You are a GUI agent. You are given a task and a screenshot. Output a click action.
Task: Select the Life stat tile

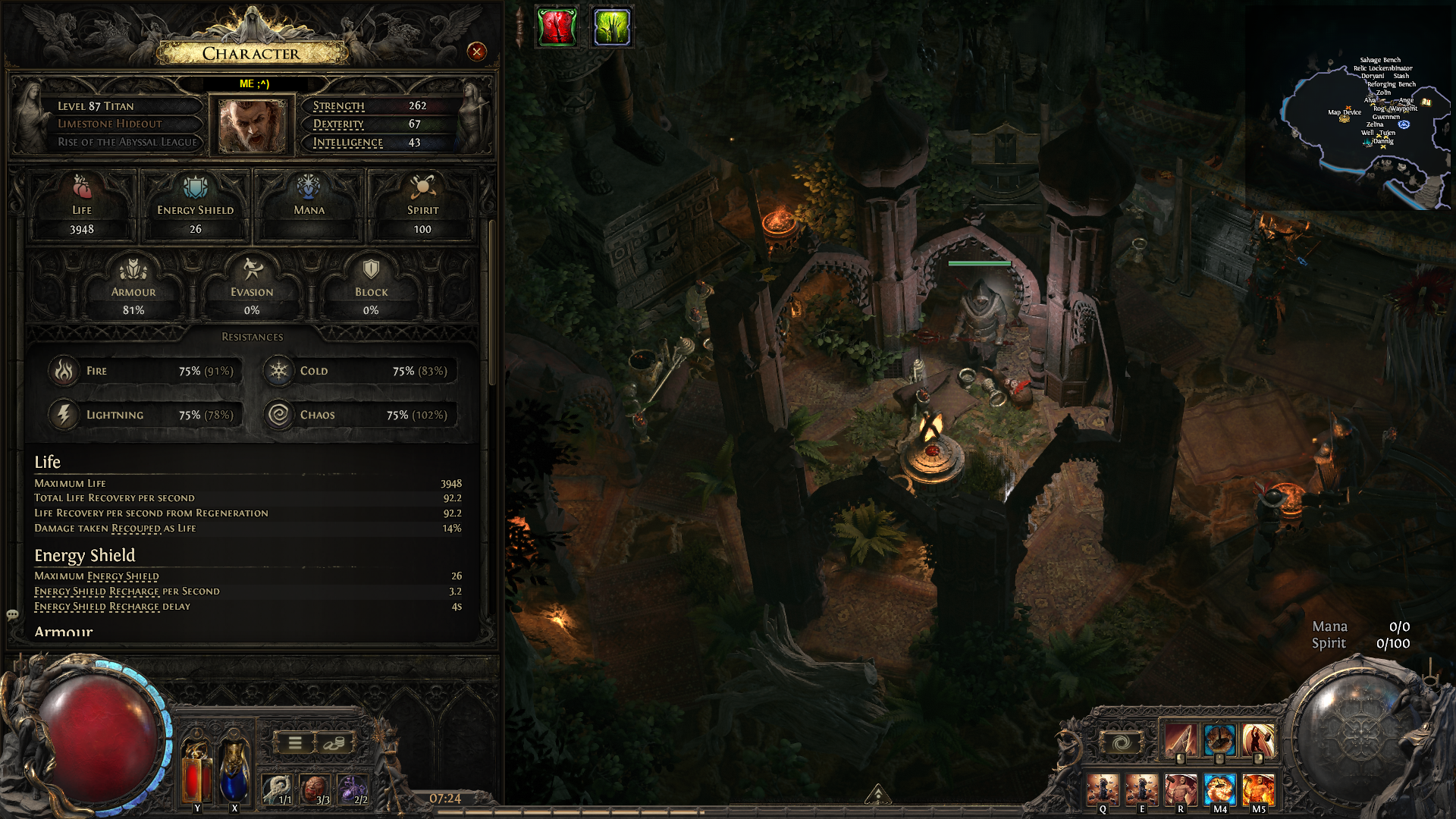click(82, 206)
